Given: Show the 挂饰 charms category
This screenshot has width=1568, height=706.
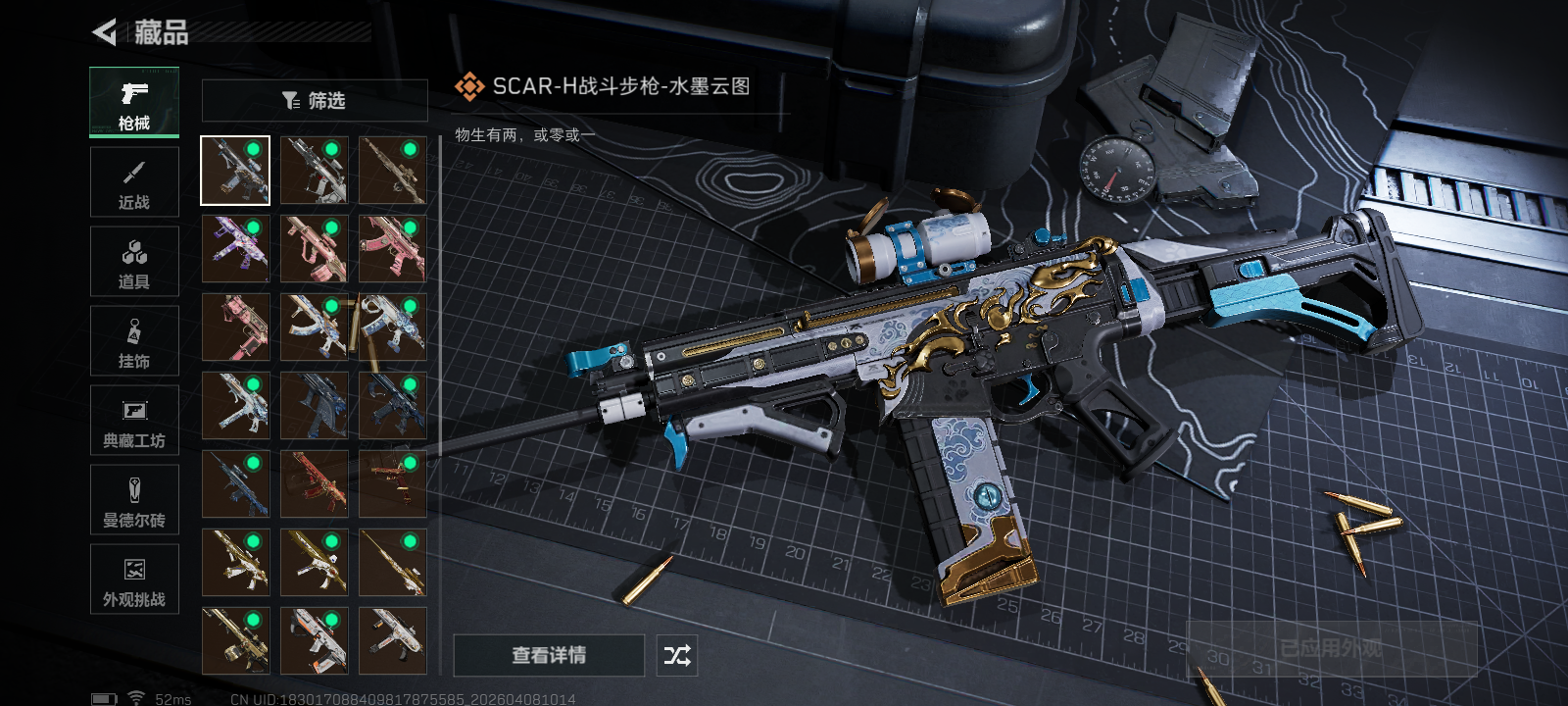Looking at the screenshot, I should [134, 341].
